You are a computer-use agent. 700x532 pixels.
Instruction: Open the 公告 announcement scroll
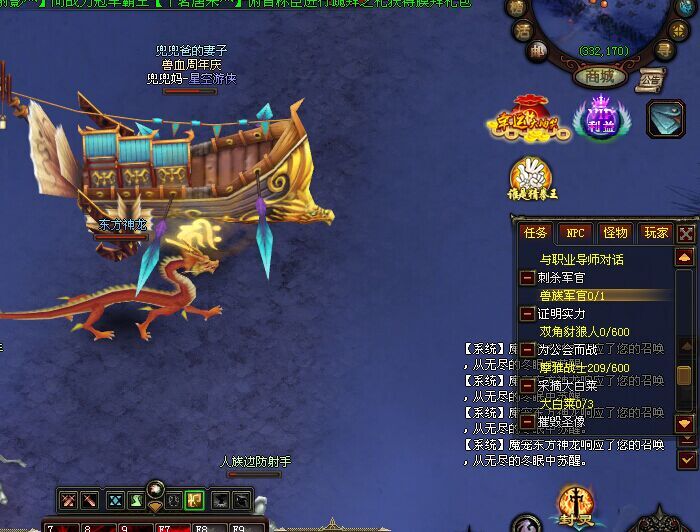[651, 78]
